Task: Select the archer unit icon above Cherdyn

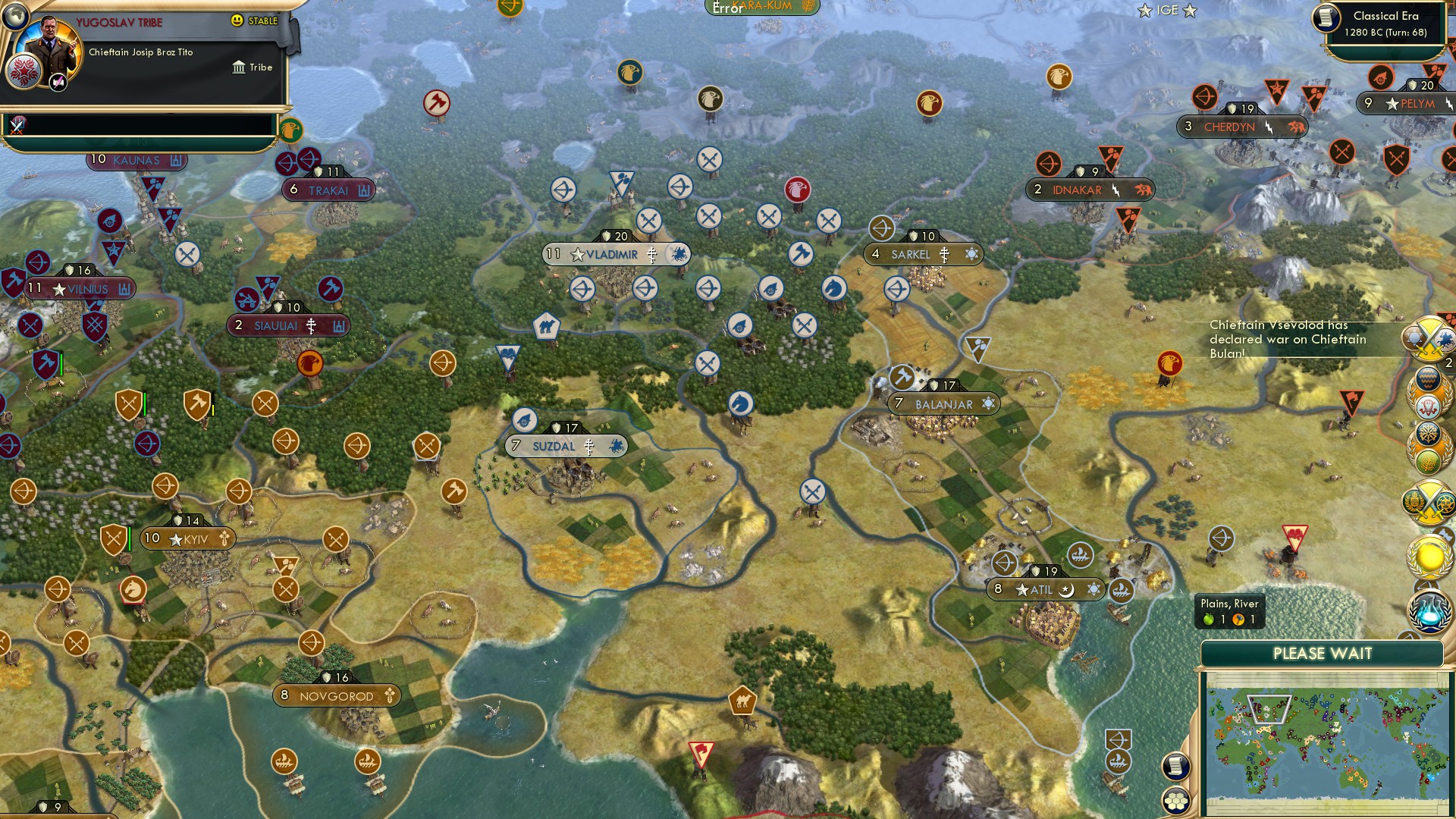Action: click(x=1207, y=97)
